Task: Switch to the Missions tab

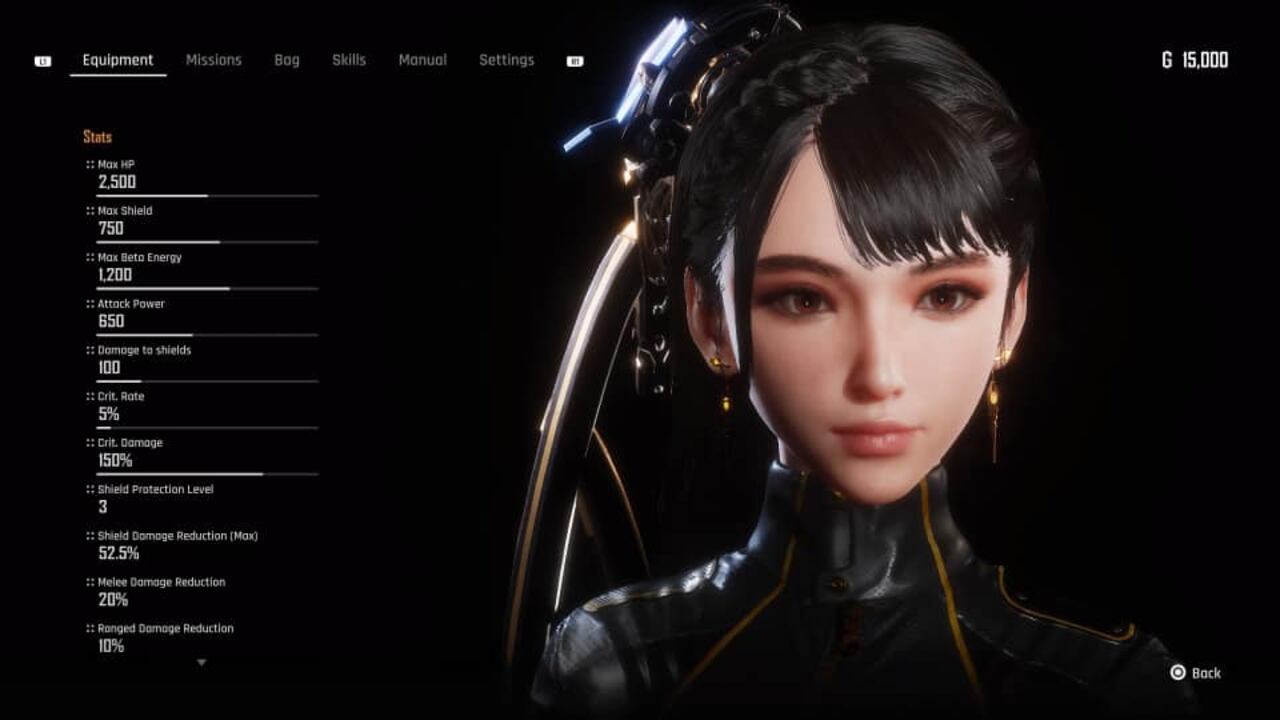Action: (213, 60)
